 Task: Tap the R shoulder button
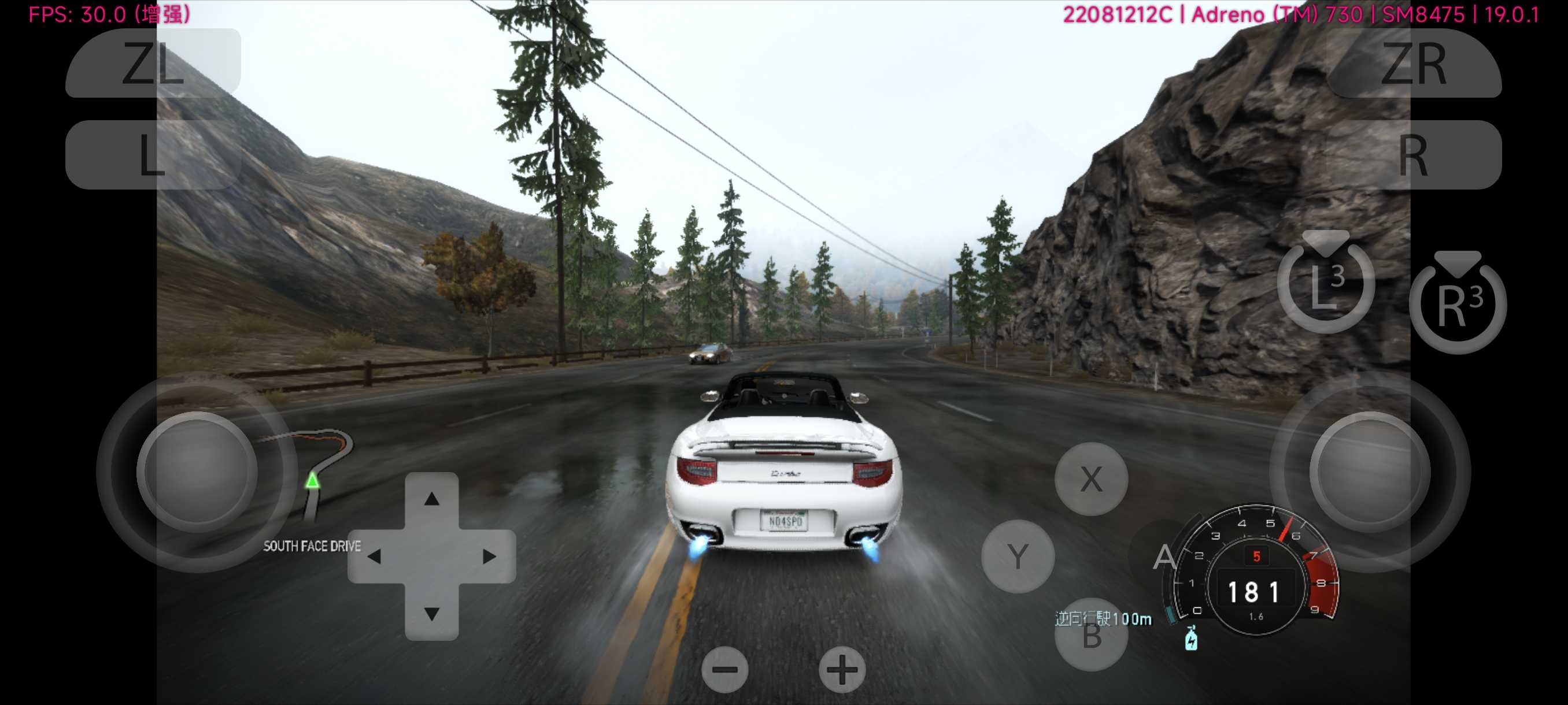[x=1414, y=155]
